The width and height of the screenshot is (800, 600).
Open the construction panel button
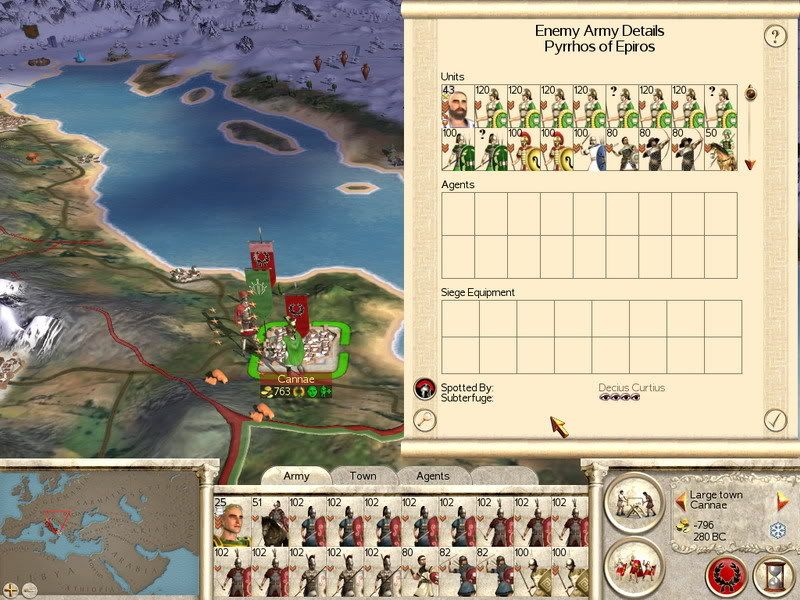click(633, 499)
